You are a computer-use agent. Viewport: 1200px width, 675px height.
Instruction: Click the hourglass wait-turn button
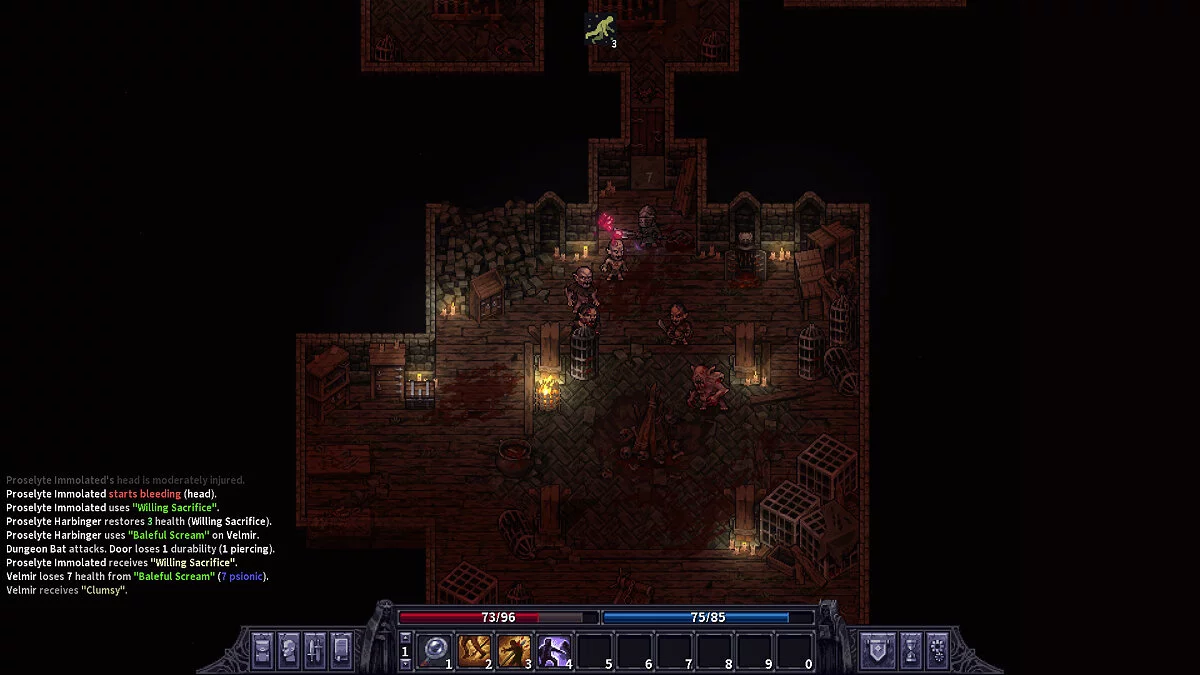[x=910, y=649]
